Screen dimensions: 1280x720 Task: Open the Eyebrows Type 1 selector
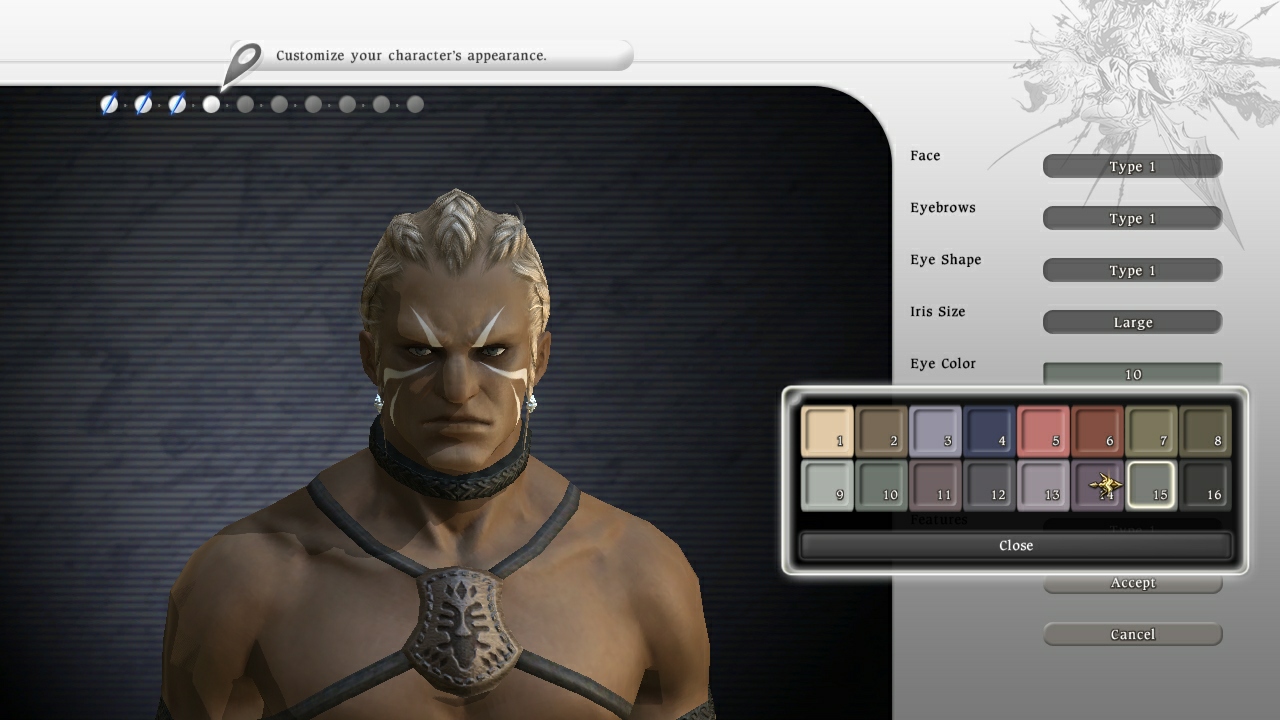pos(1132,218)
